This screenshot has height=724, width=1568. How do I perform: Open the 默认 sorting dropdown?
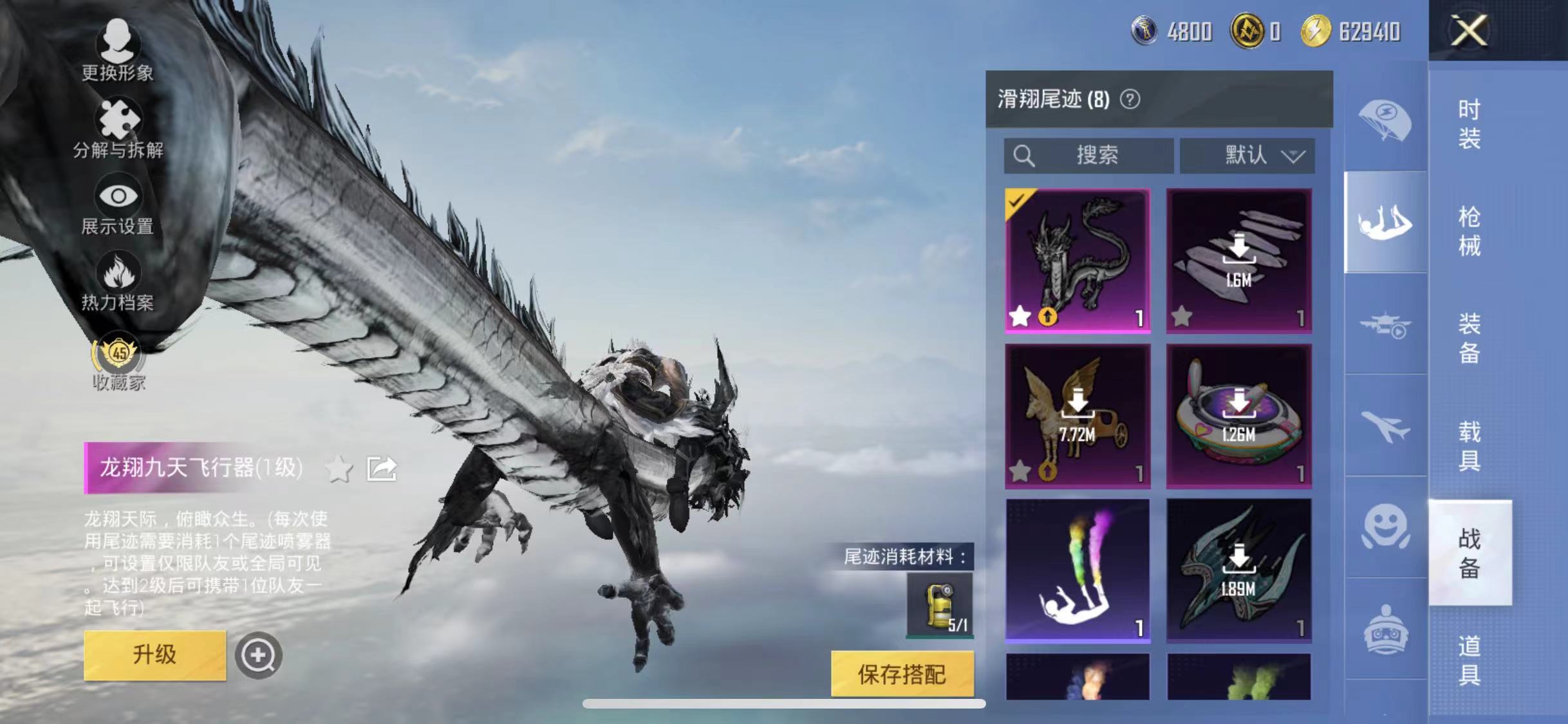click(x=1247, y=154)
